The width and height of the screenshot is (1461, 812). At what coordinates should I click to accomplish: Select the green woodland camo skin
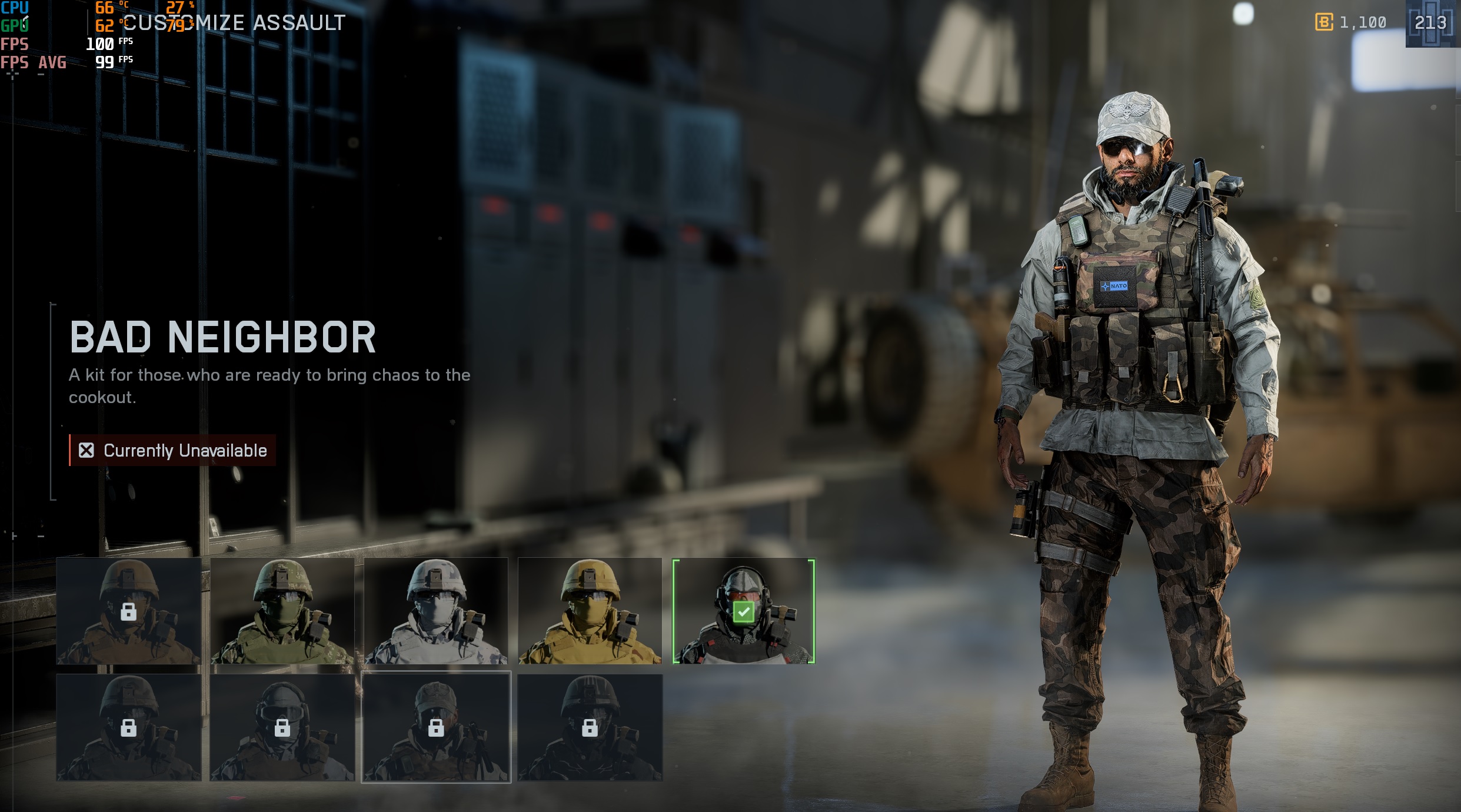click(282, 611)
